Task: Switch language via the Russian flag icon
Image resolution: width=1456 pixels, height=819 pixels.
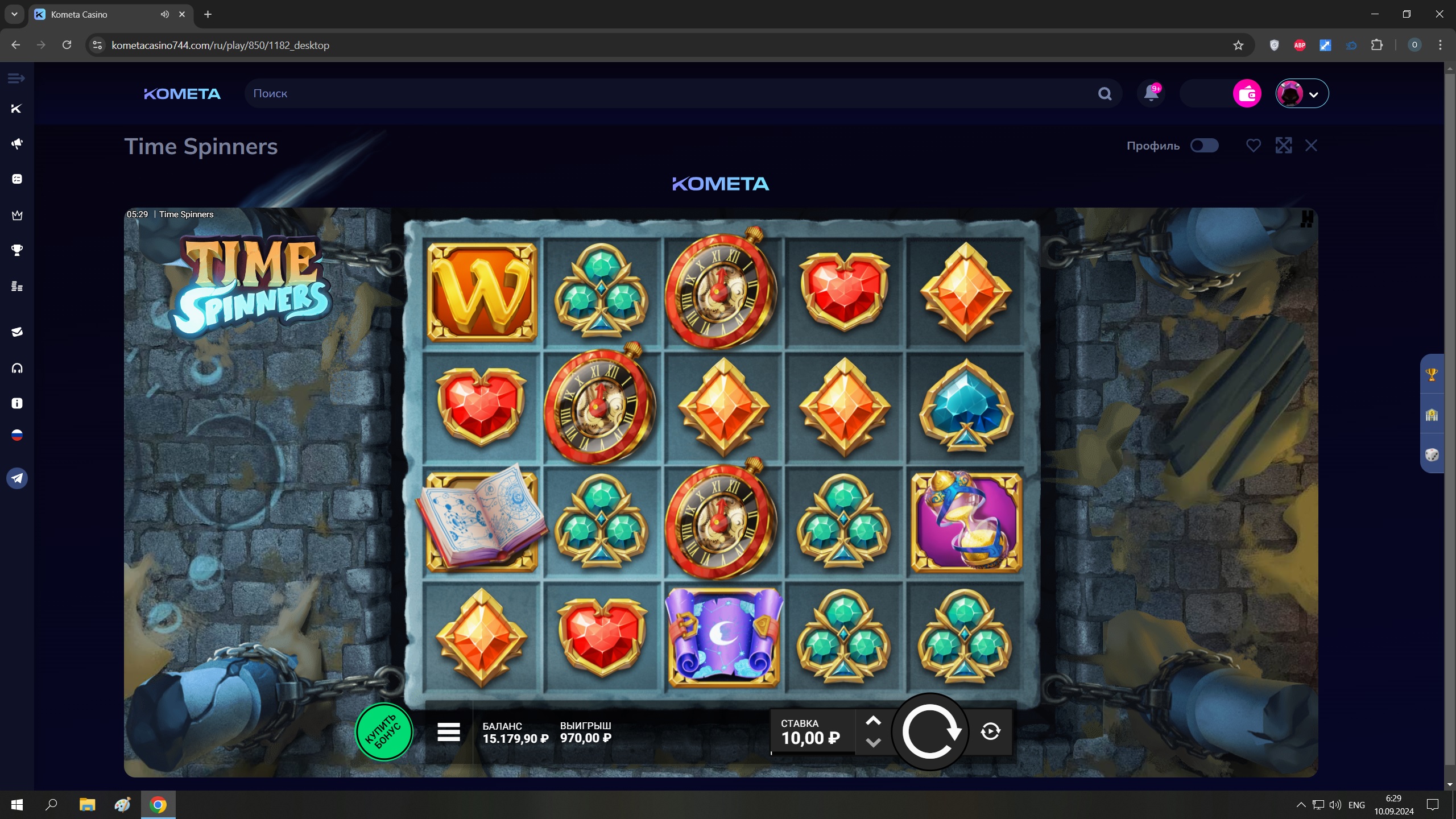Action: [x=17, y=436]
